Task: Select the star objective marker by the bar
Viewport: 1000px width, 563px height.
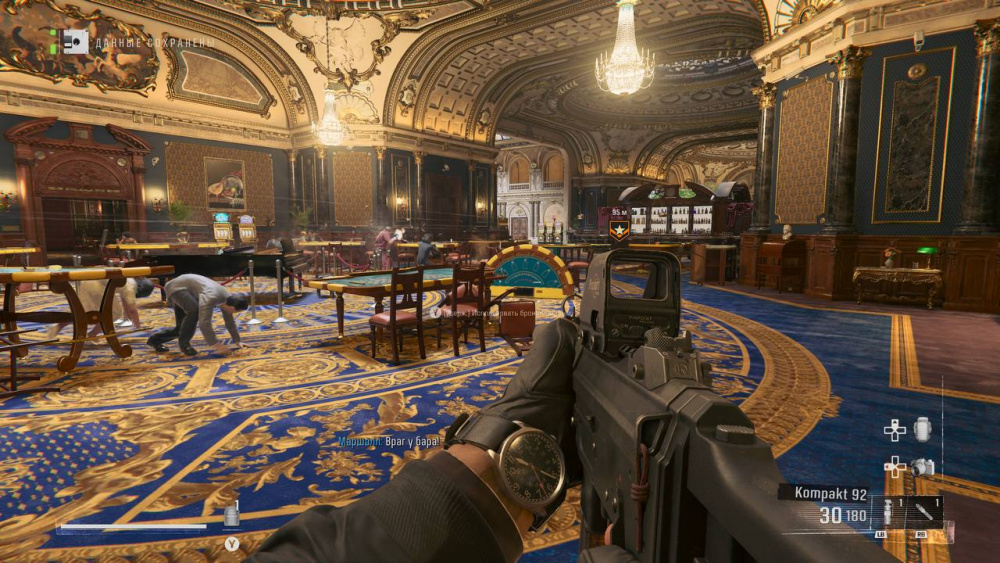Action: [x=620, y=229]
